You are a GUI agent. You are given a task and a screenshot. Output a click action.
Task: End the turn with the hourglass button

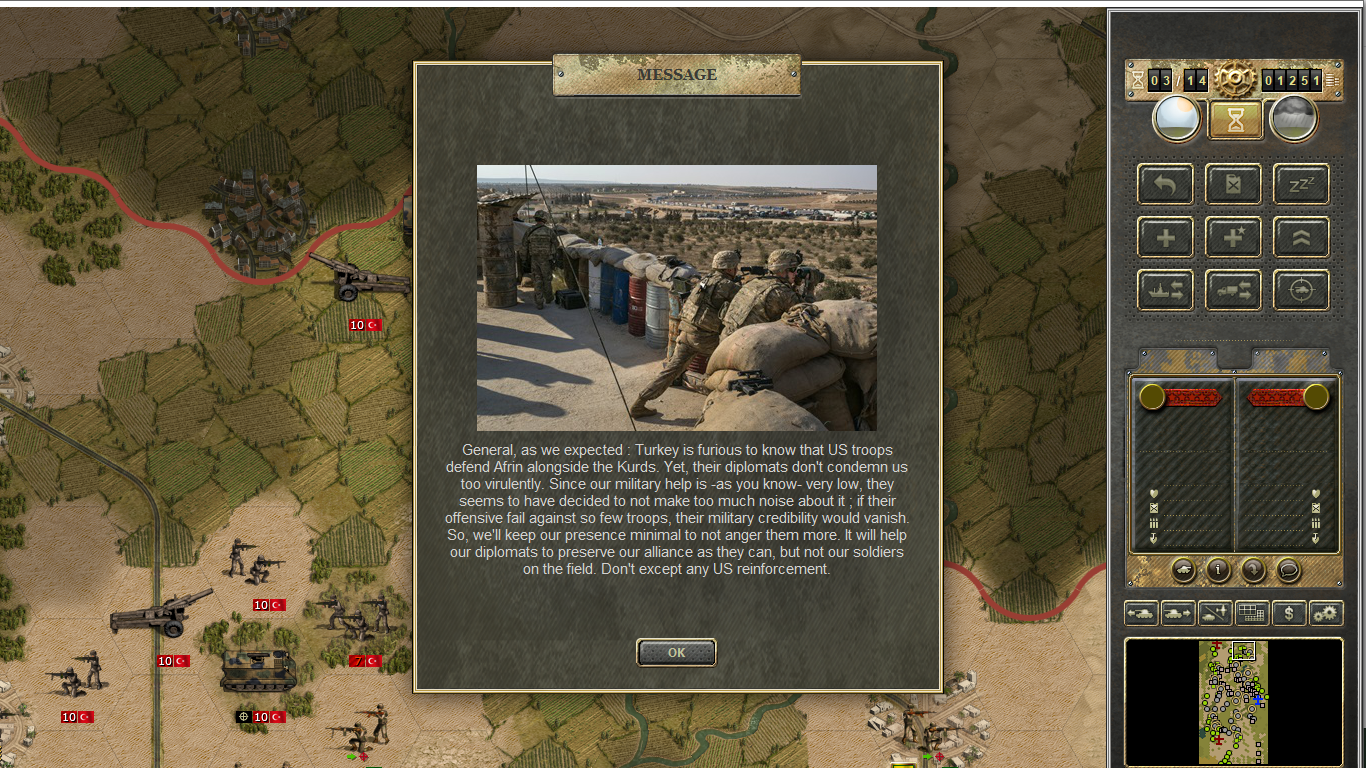(1235, 120)
